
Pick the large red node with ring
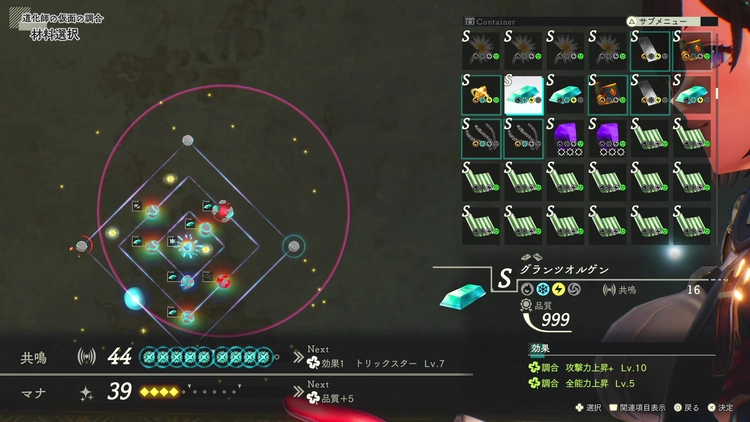tap(223, 210)
